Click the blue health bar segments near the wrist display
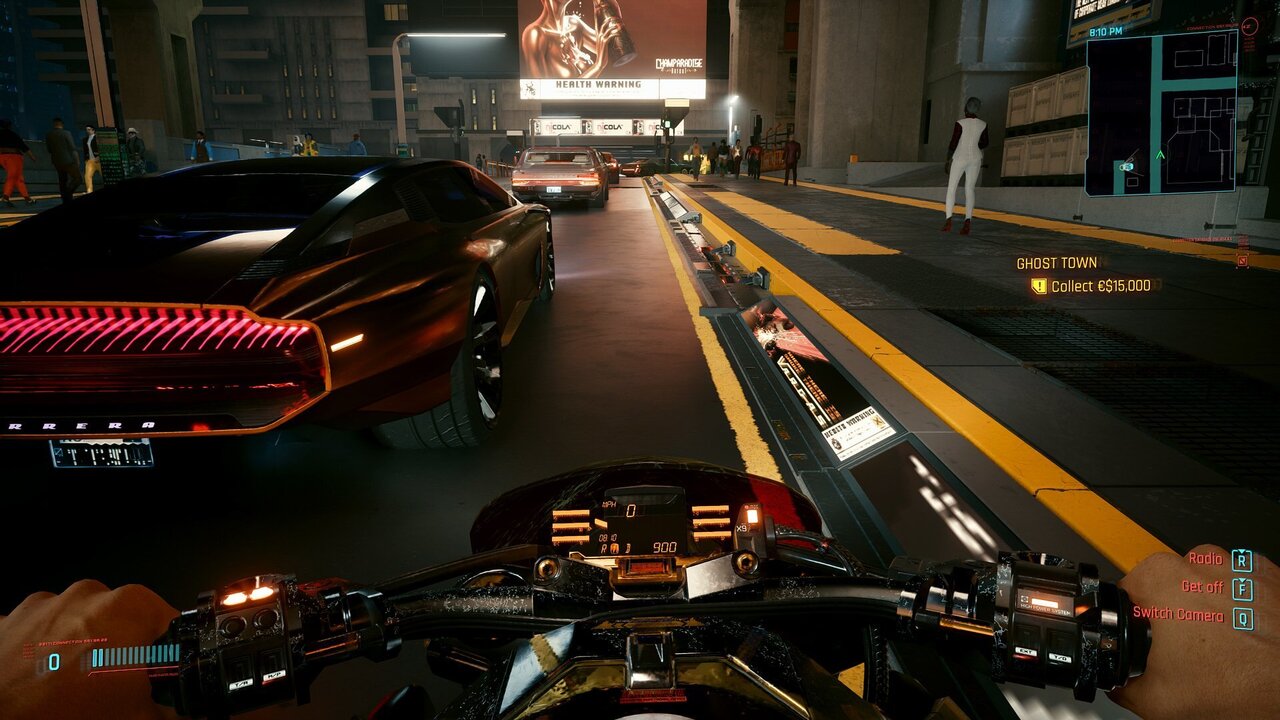 tap(134, 656)
